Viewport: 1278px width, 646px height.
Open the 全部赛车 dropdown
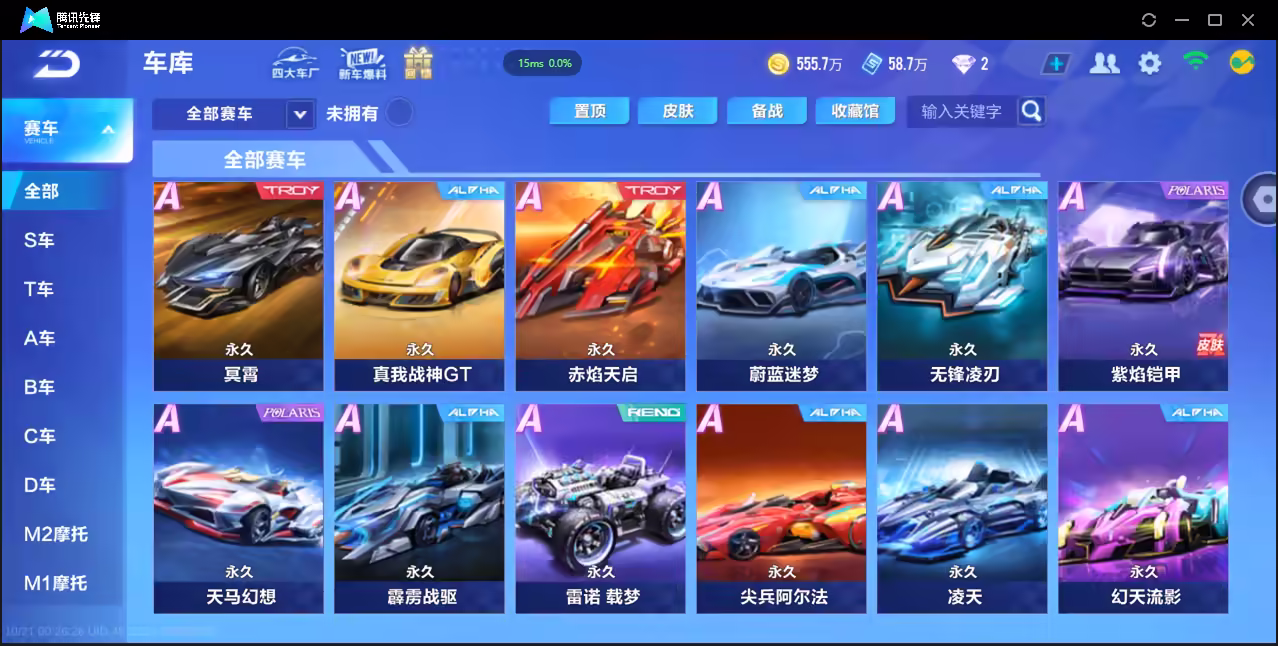(300, 114)
